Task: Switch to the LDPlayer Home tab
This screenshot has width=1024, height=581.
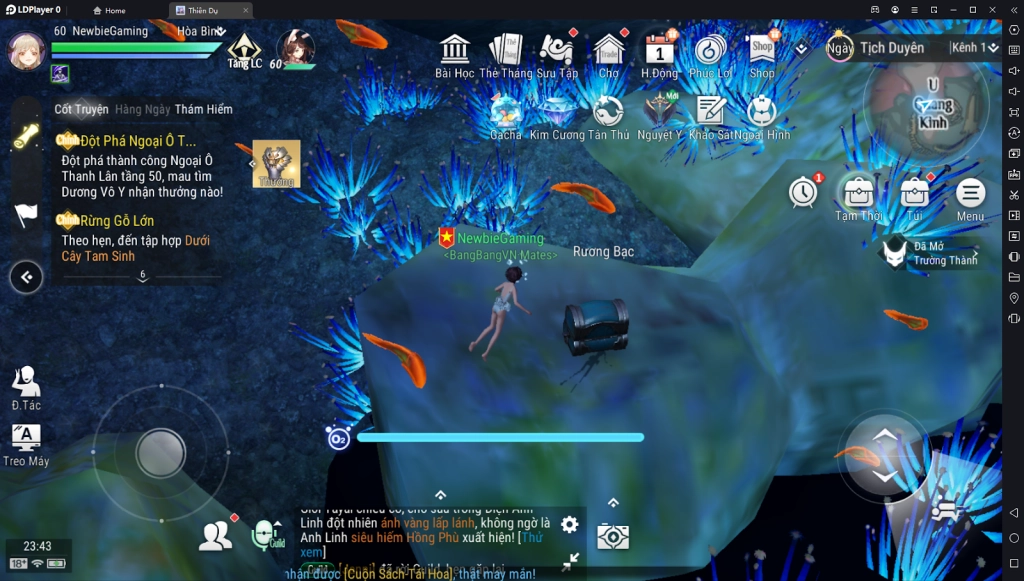Action: [109, 10]
